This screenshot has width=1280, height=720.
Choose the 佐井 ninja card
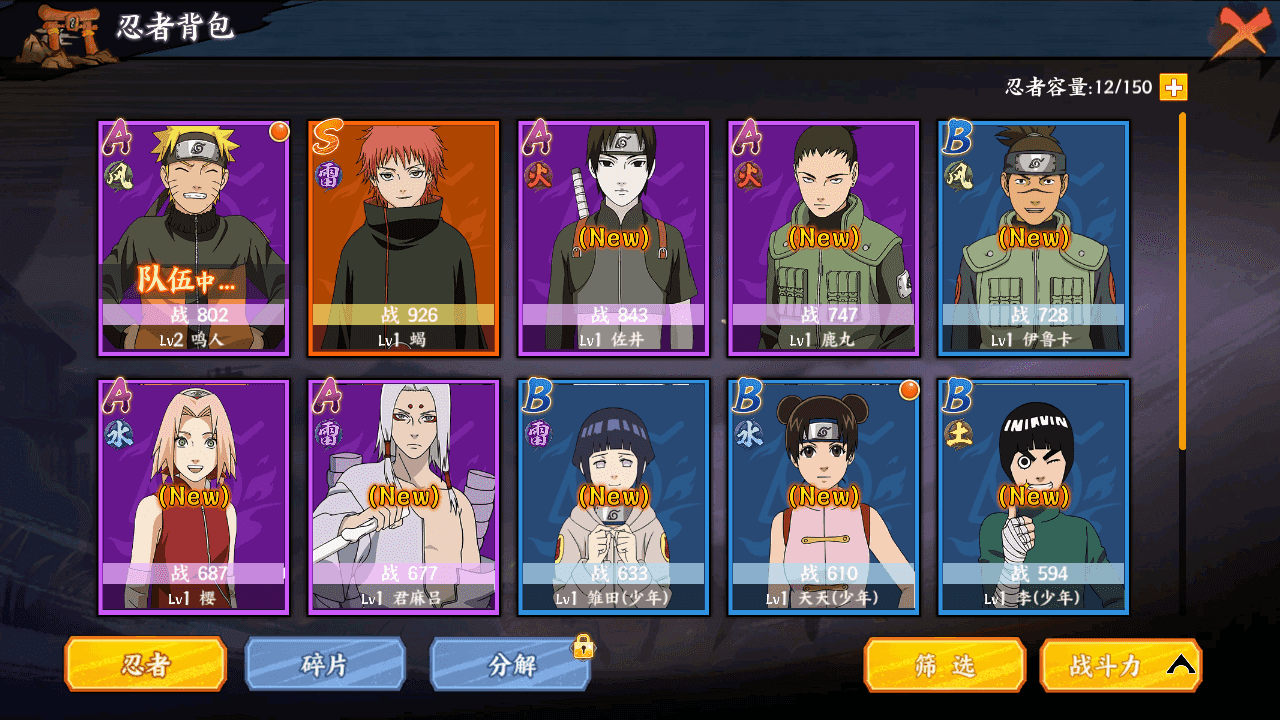tap(614, 238)
